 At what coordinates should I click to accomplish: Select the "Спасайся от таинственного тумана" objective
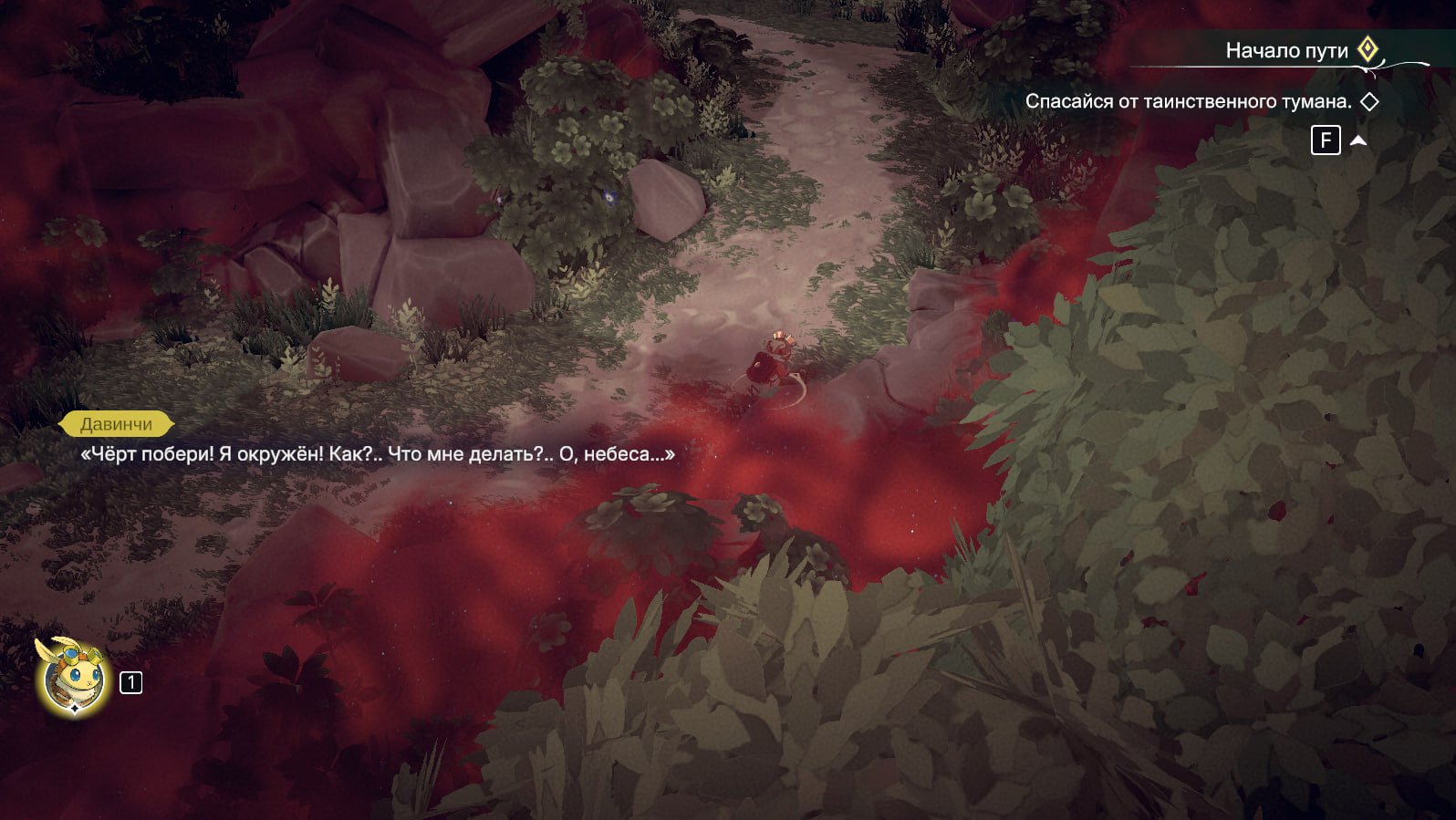(1188, 101)
